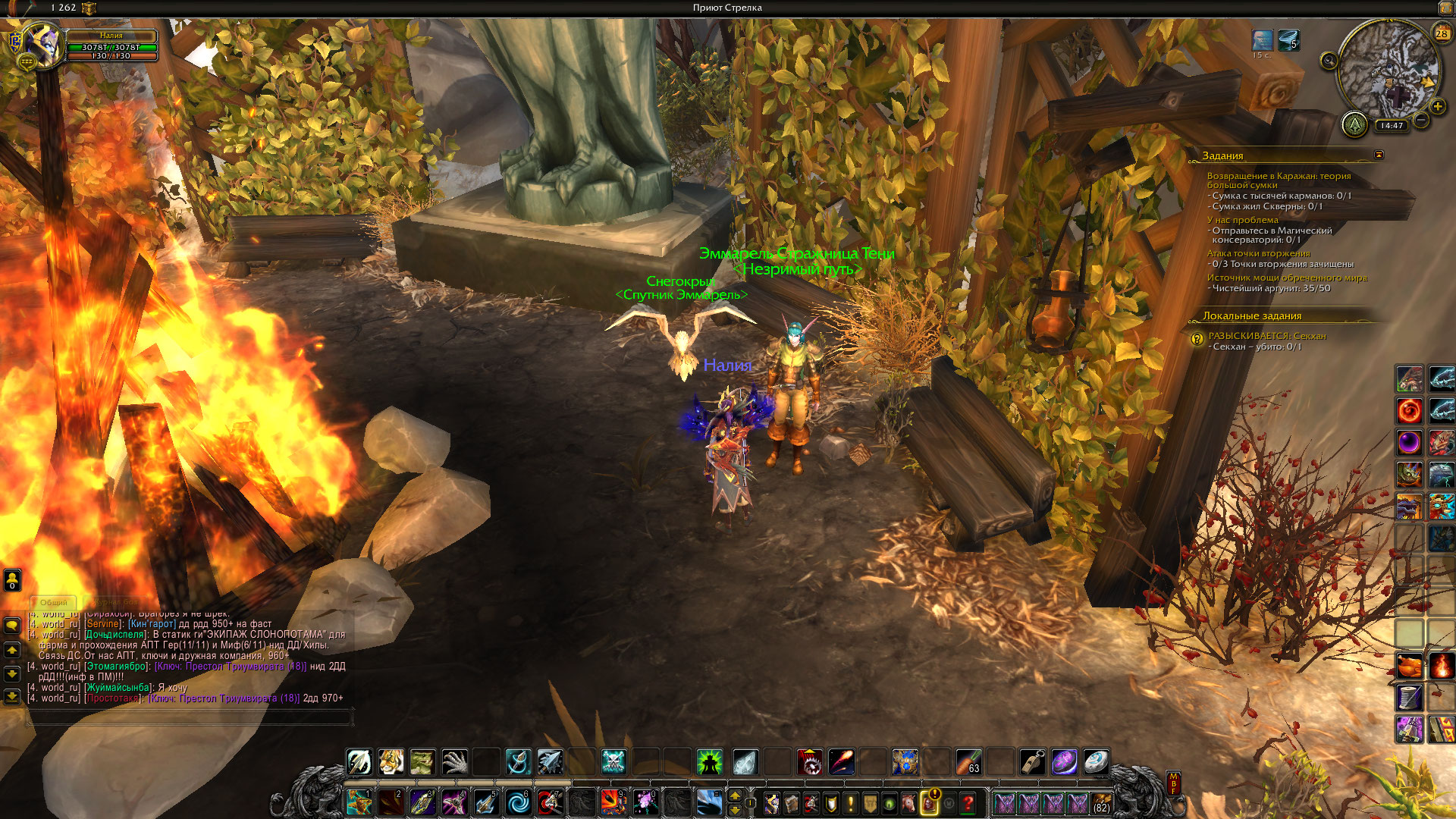Screen dimensions: 1456x819
Task: Open the minimap tracking magnifier button
Action: (1329, 61)
